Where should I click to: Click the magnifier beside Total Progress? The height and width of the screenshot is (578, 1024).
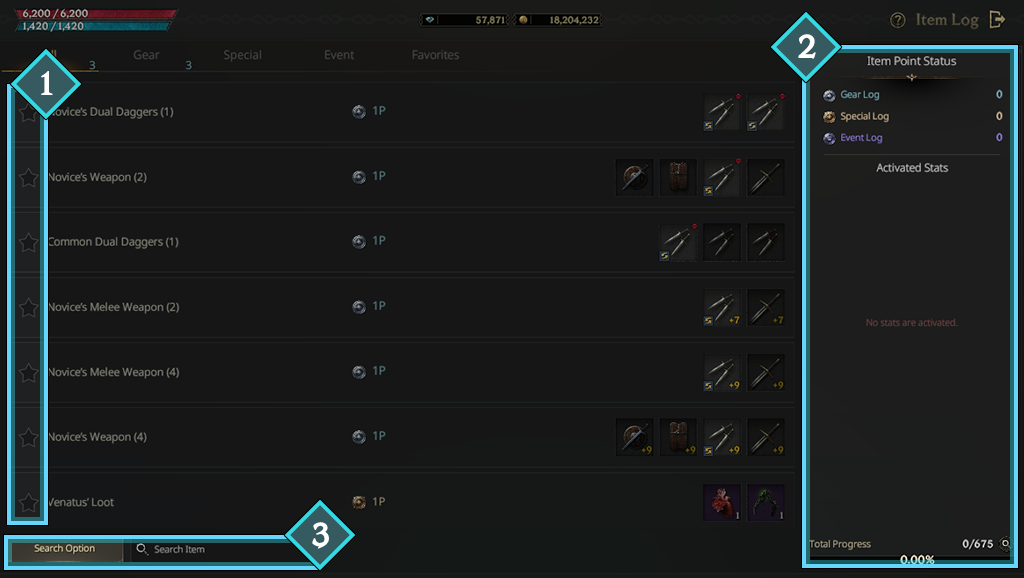1004,544
